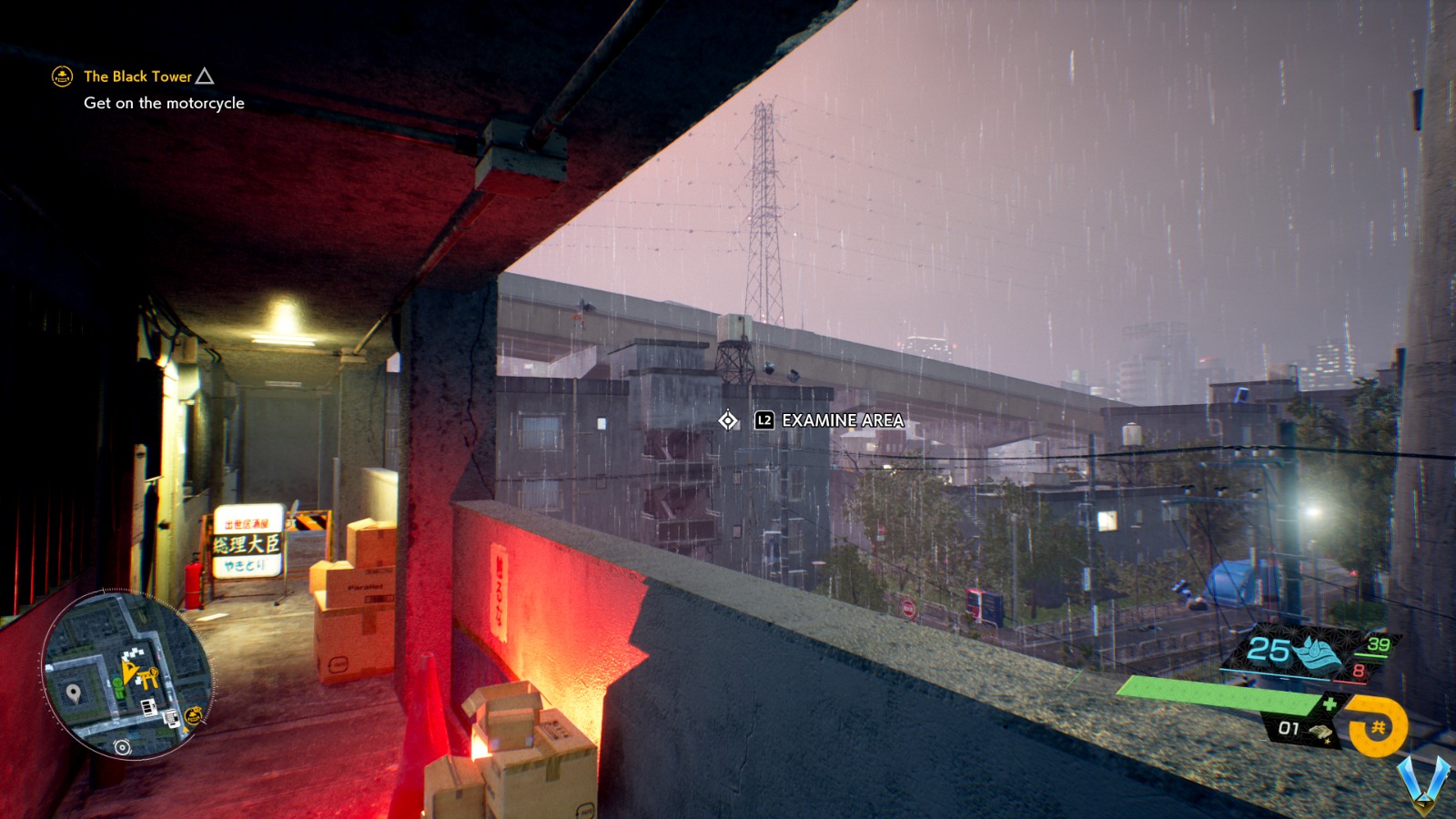Click the money stack icon beside 01

click(x=1320, y=732)
